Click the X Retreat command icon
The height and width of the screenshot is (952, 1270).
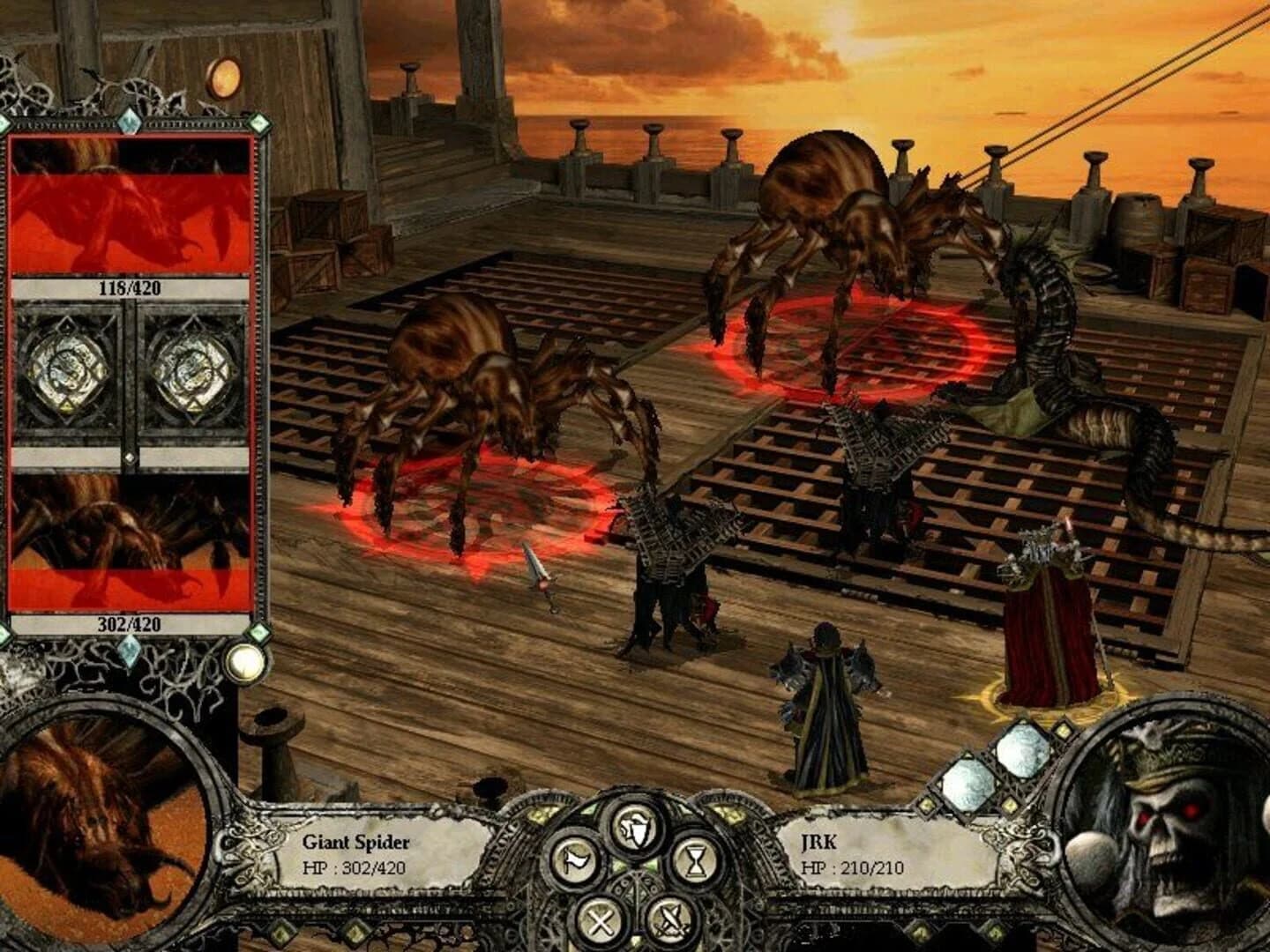pos(601,920)
